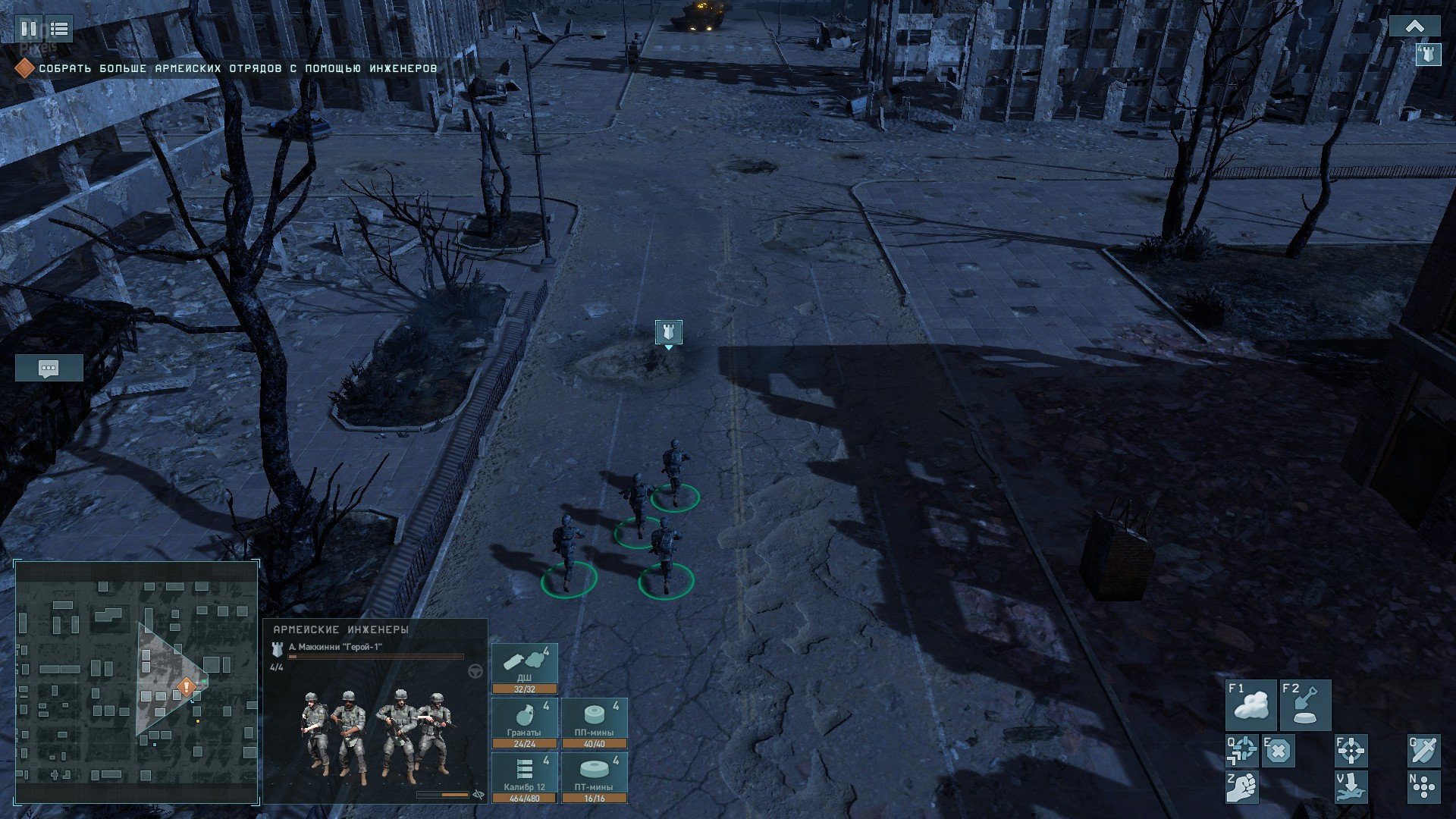Select the Калибр 12 ammunition slot
The image size is (1456, 819).
coord(525,778)
